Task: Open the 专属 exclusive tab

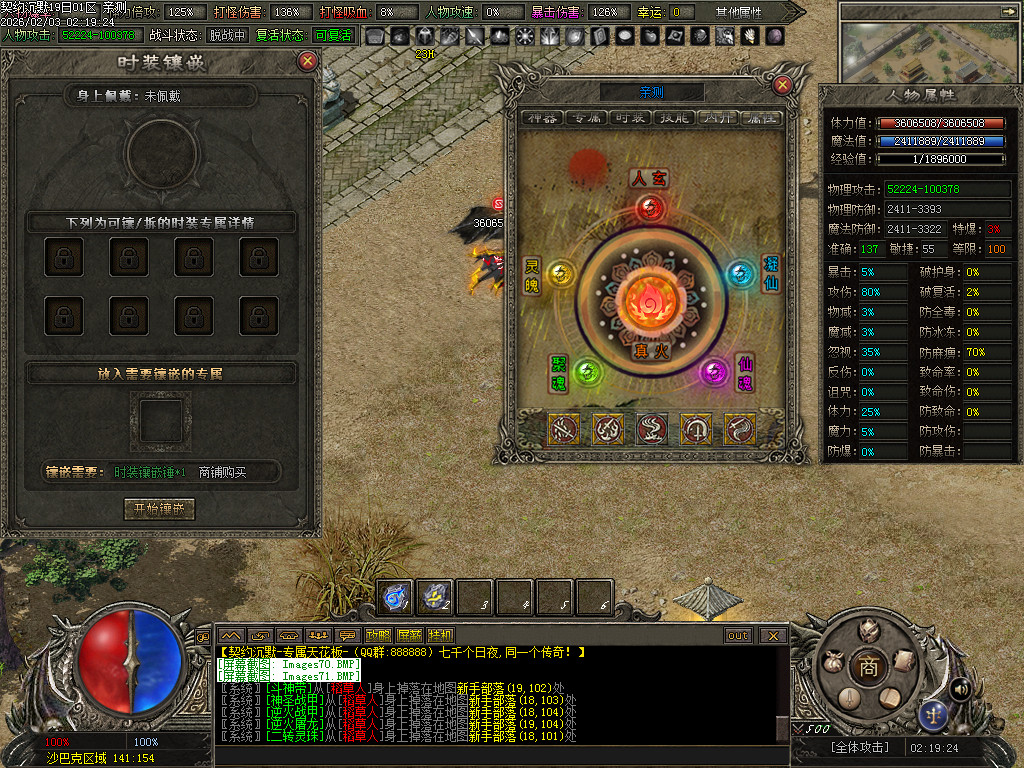Action: 587,118
